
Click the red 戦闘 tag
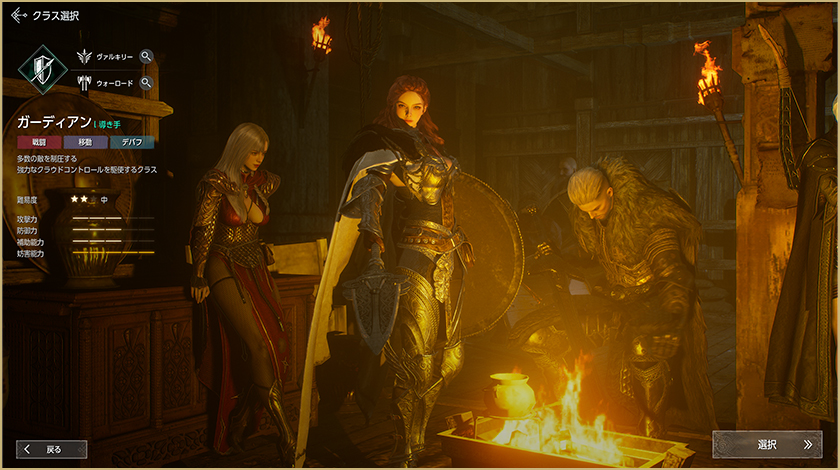click(x=39, y=143)
